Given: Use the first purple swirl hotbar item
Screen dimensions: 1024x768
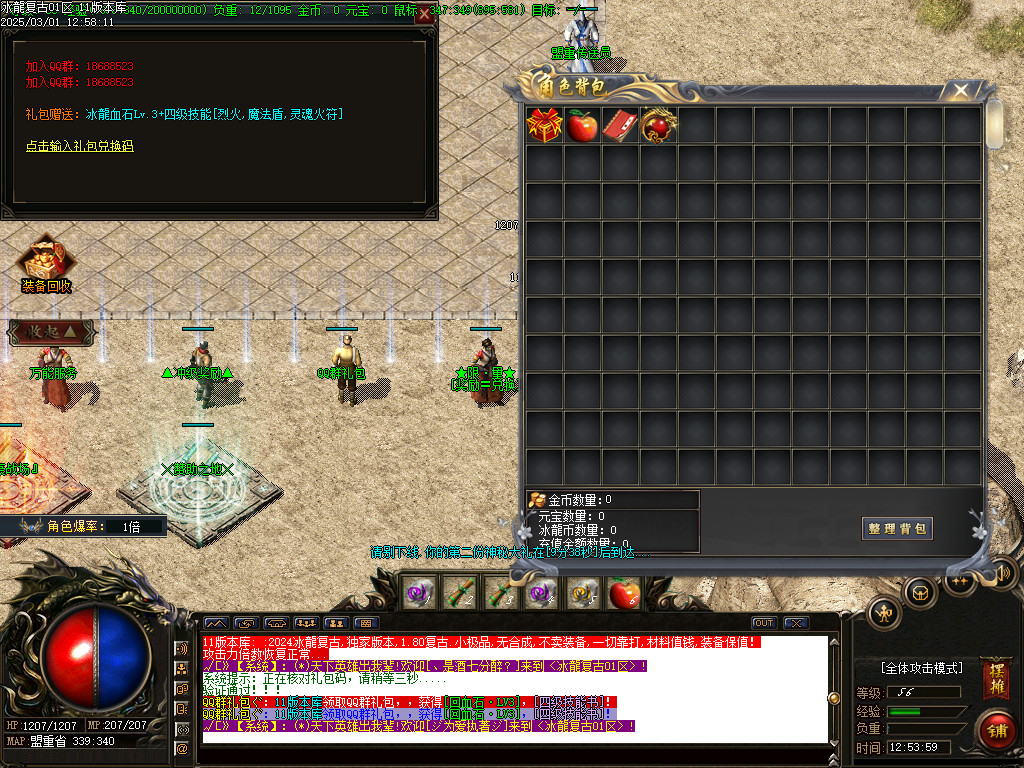Looking at the screenshot, I should (415, 593).
